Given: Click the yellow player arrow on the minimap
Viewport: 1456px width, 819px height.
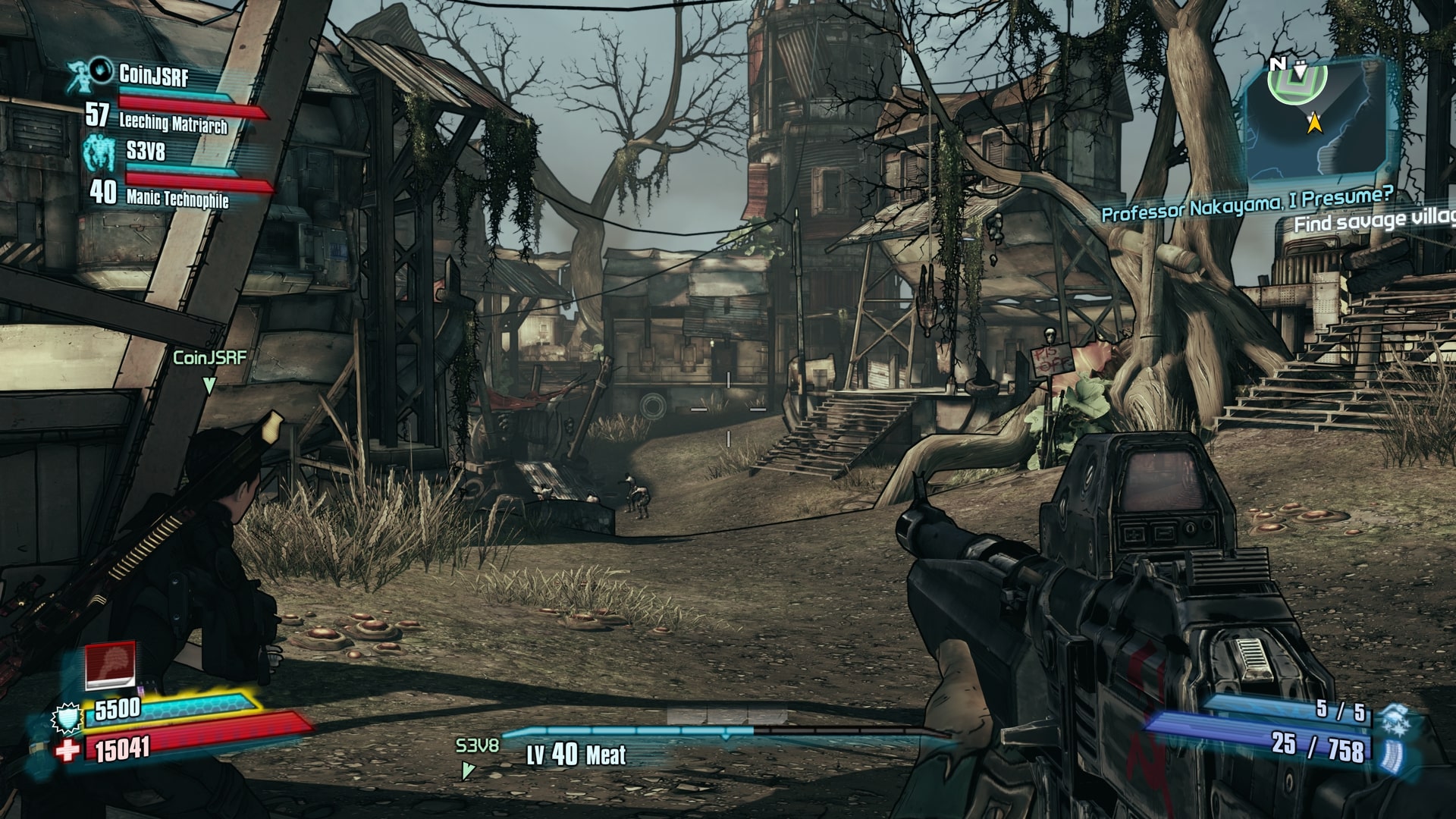Looking at the screenshot, I should point(1314,121).
